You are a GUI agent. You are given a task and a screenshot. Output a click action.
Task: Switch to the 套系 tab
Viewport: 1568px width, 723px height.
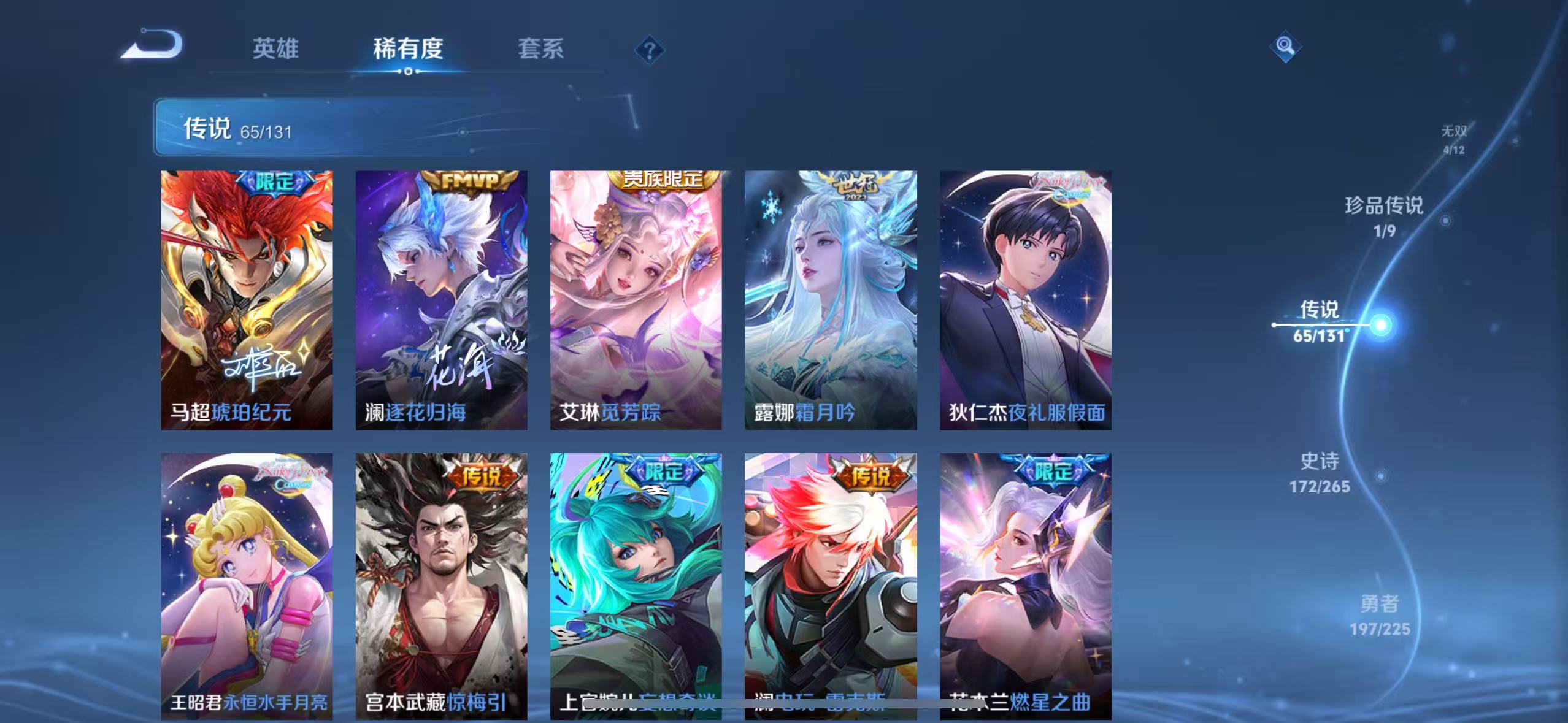point(542,49)
